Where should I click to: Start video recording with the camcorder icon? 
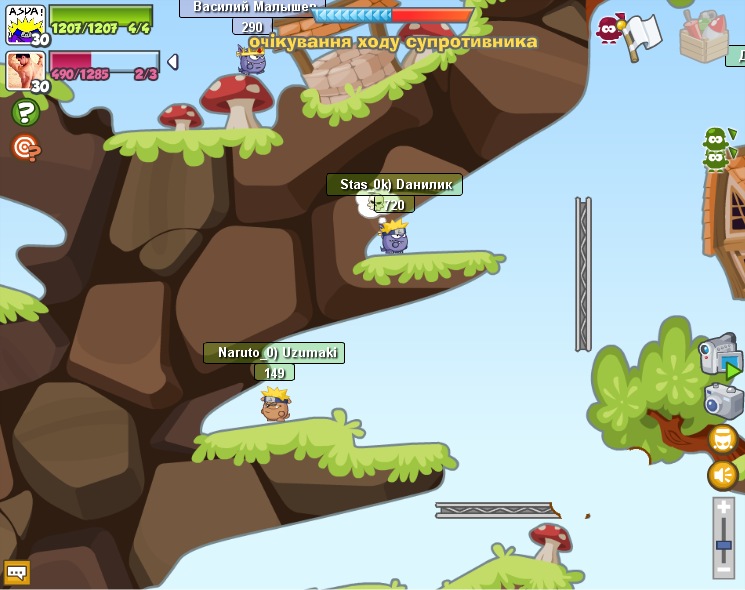click(720, 356)
